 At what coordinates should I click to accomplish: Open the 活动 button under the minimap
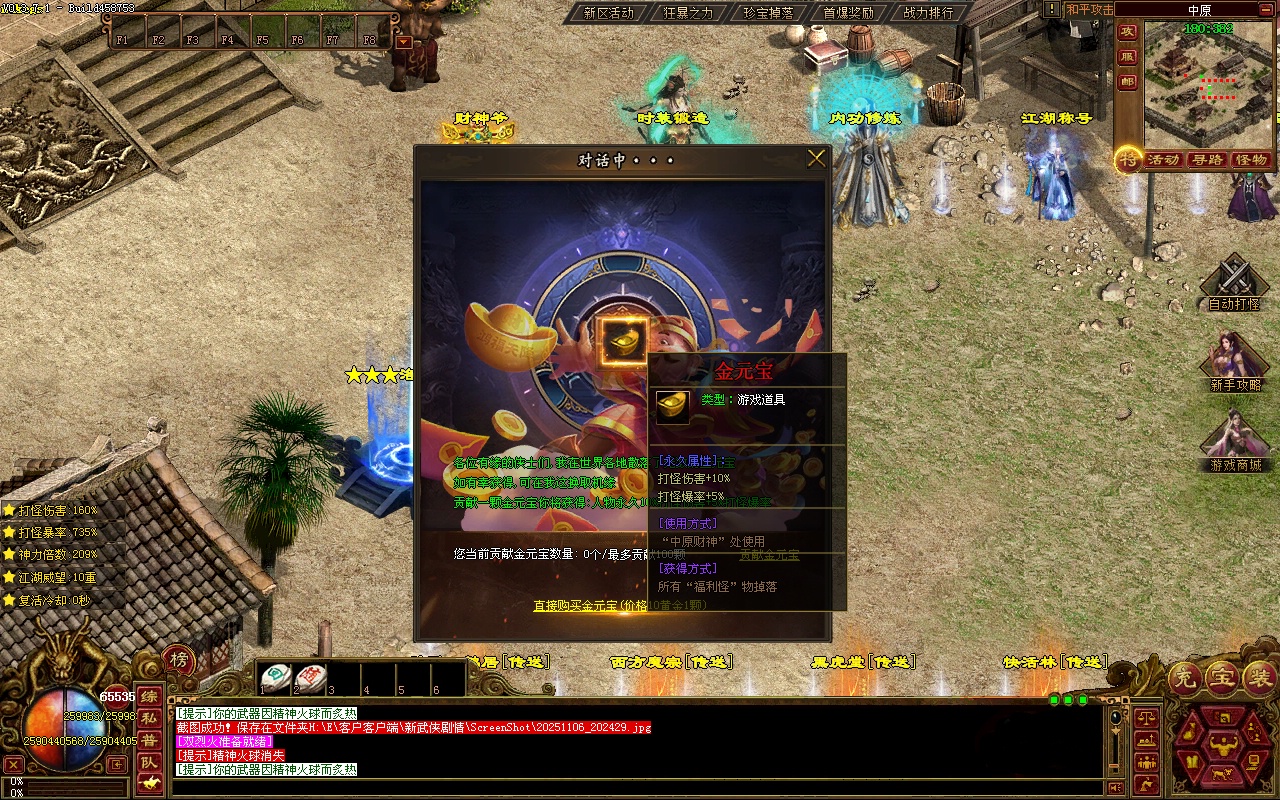1163,160
